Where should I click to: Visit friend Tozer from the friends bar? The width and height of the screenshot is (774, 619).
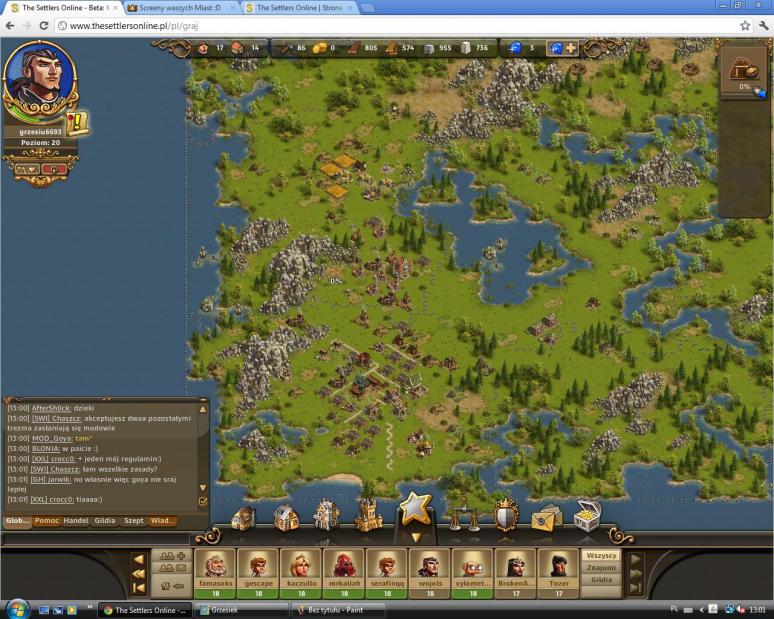click(558, 570)
